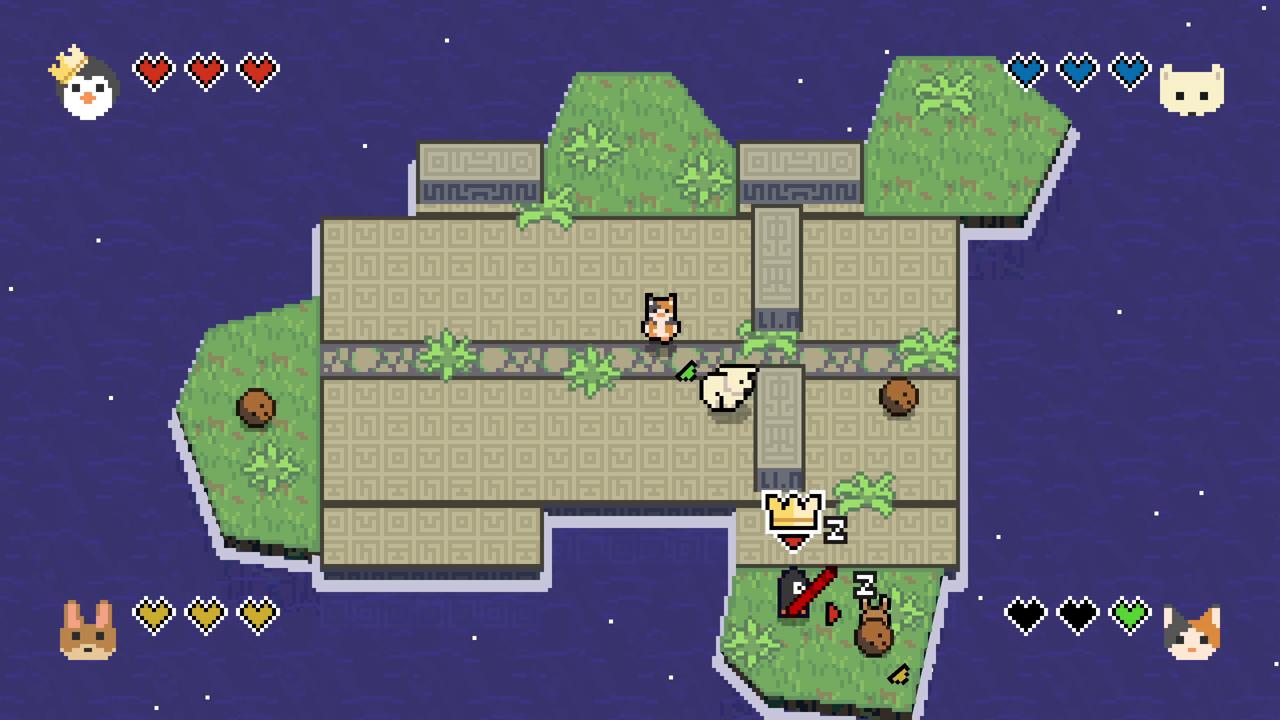
Task: Click the Z sleep indicator above the hamster
Action: pyautogui.click(x=864, y=585)
